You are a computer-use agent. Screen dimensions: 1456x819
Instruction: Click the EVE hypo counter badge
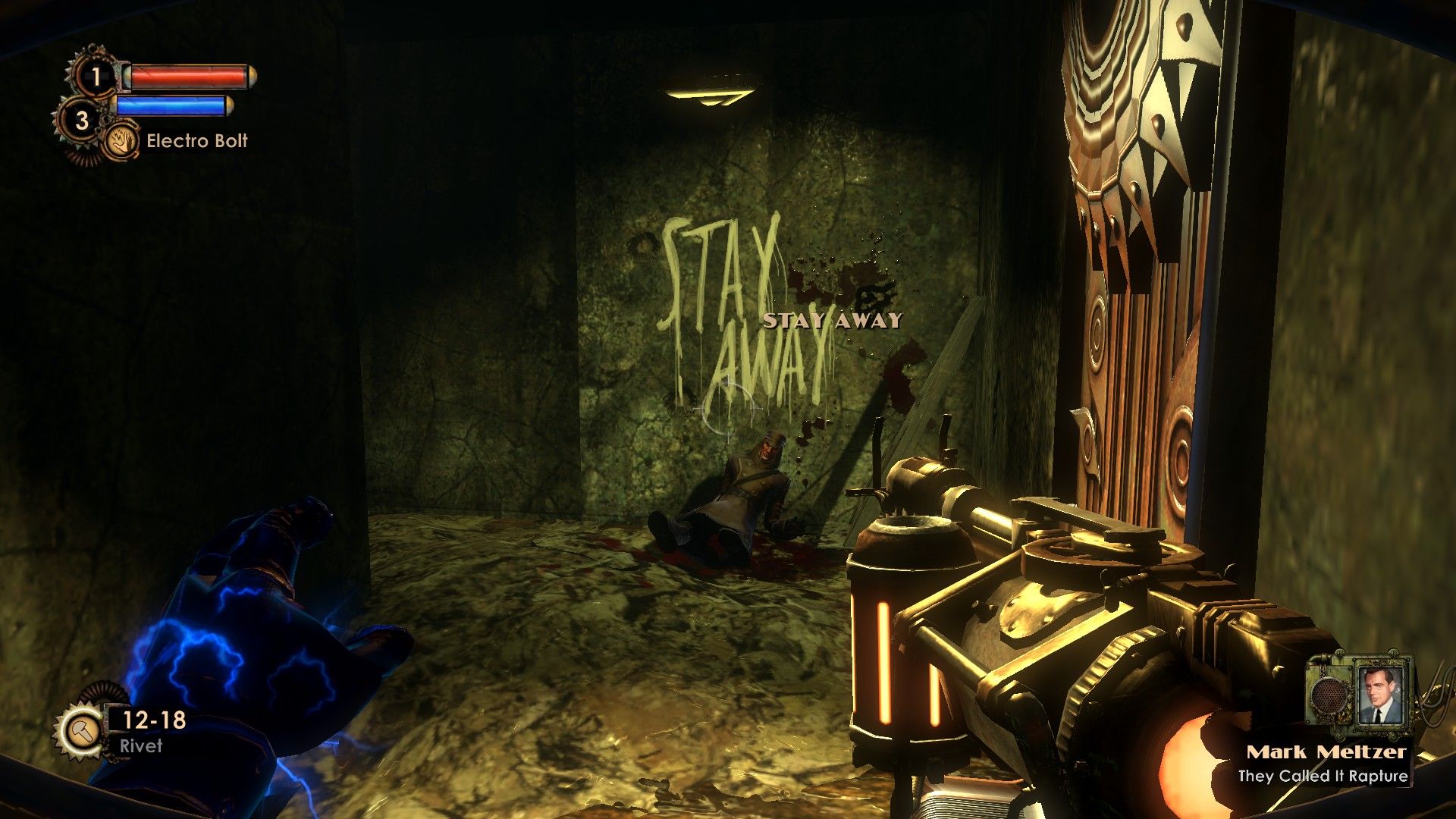tap(82, 120)
